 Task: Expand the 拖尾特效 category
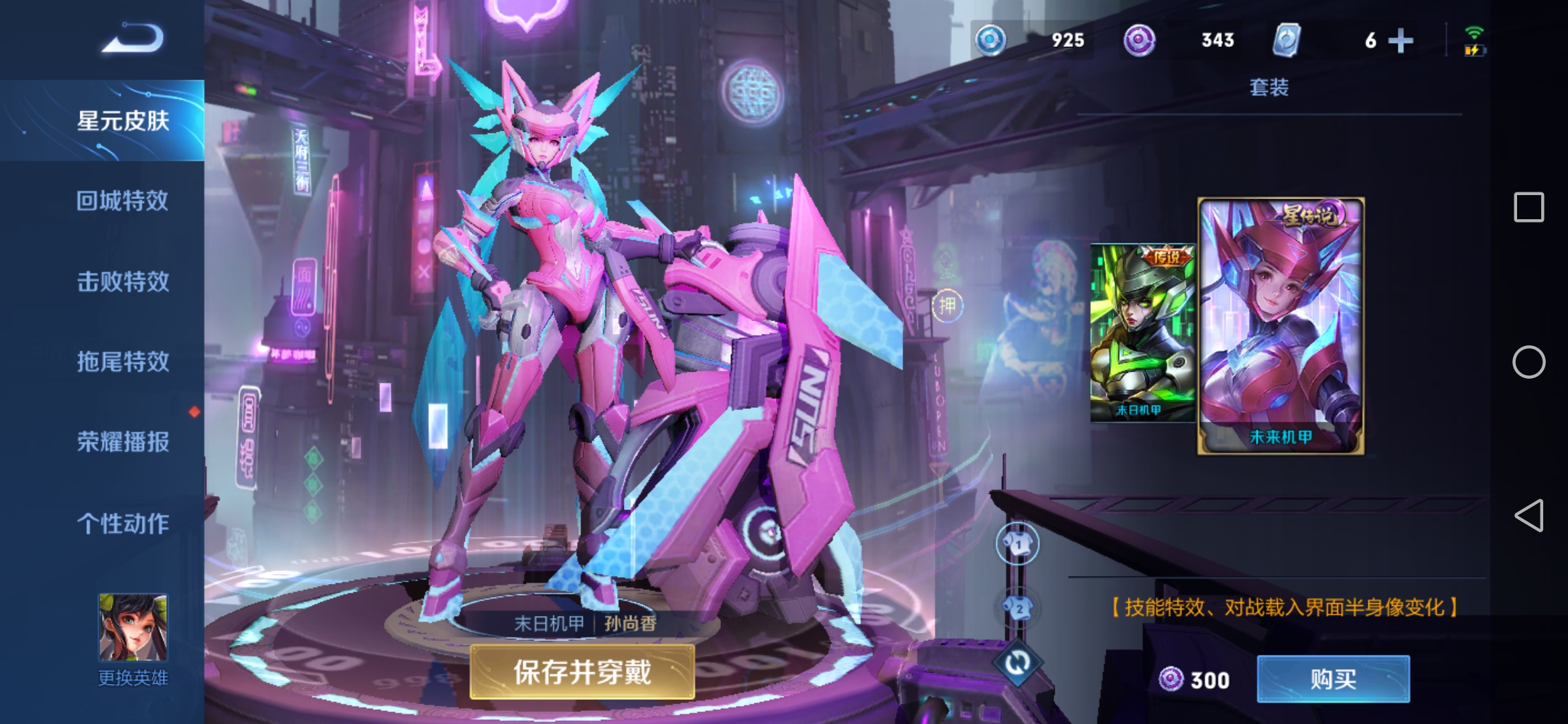(123, 362)
